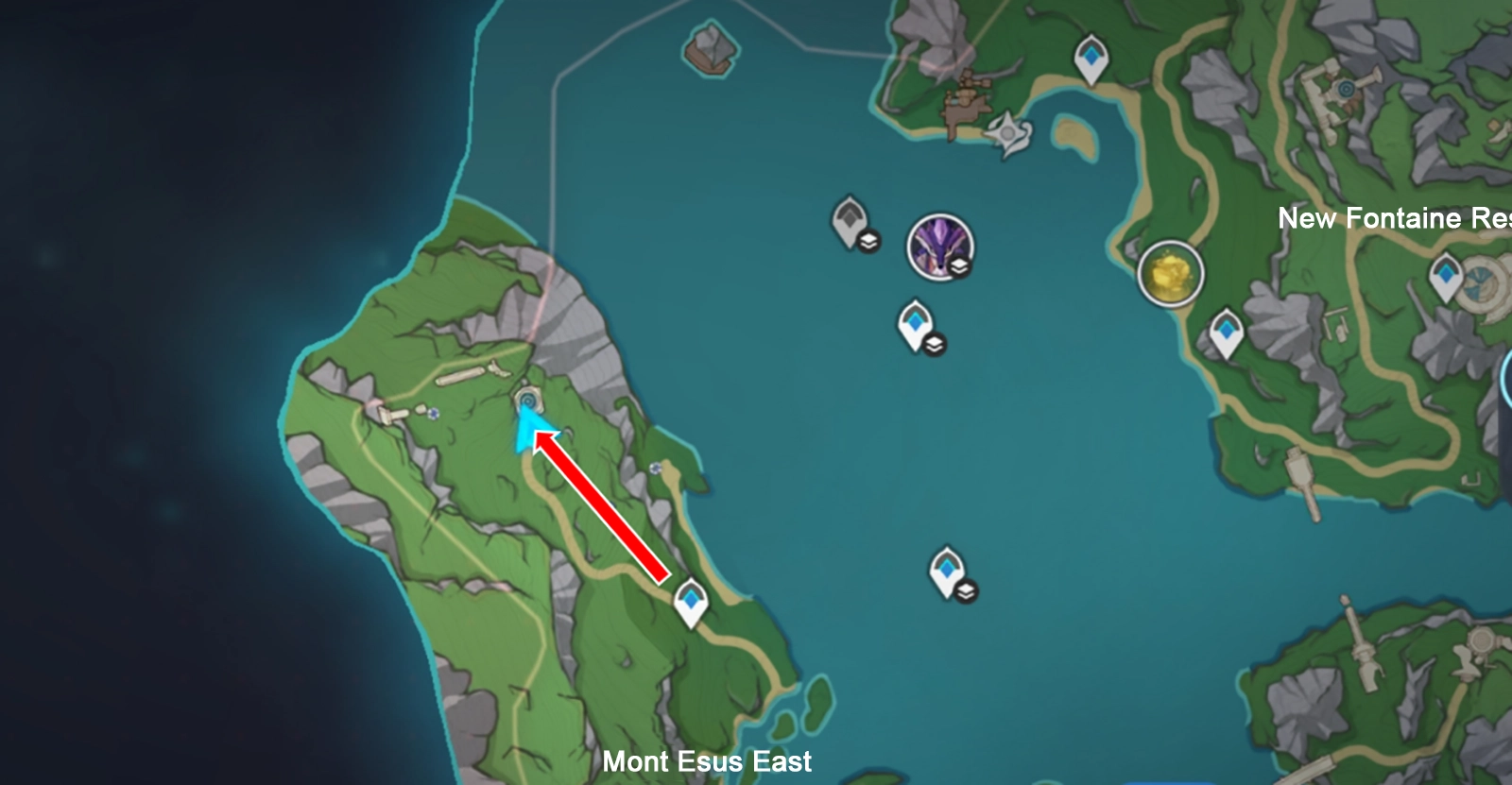Select the teleport waypoint below the boss icon
The image size is (1512, 785).
[914, 321]
